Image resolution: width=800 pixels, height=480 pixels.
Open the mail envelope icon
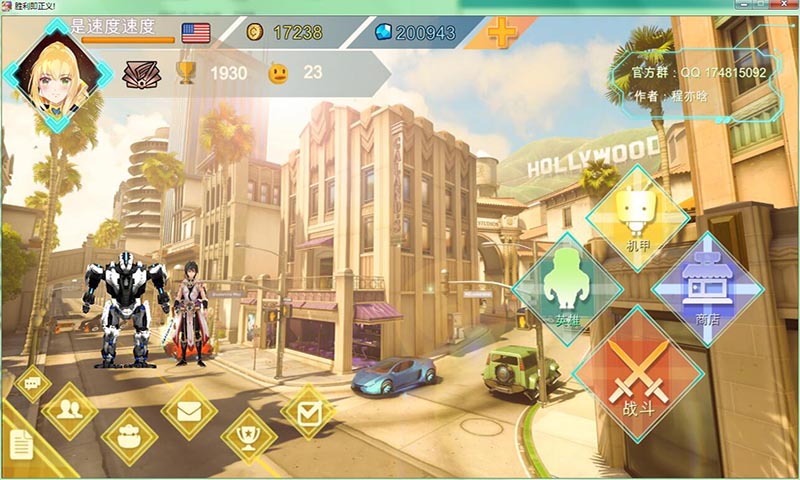point(189,410)
